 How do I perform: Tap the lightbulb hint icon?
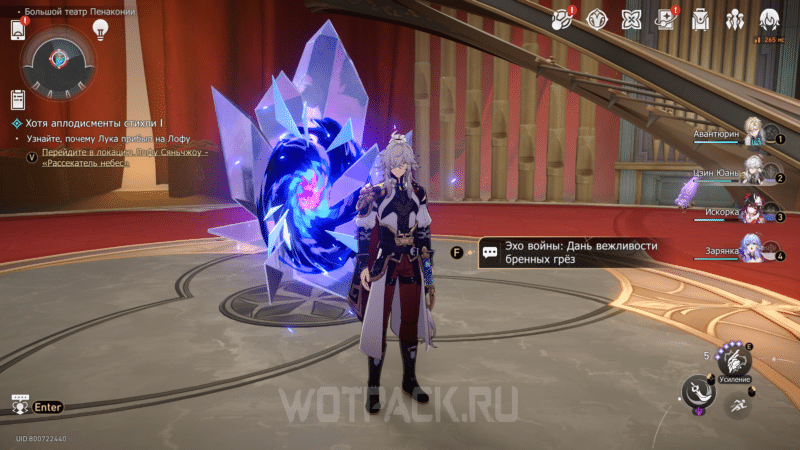tap(100, 29)
